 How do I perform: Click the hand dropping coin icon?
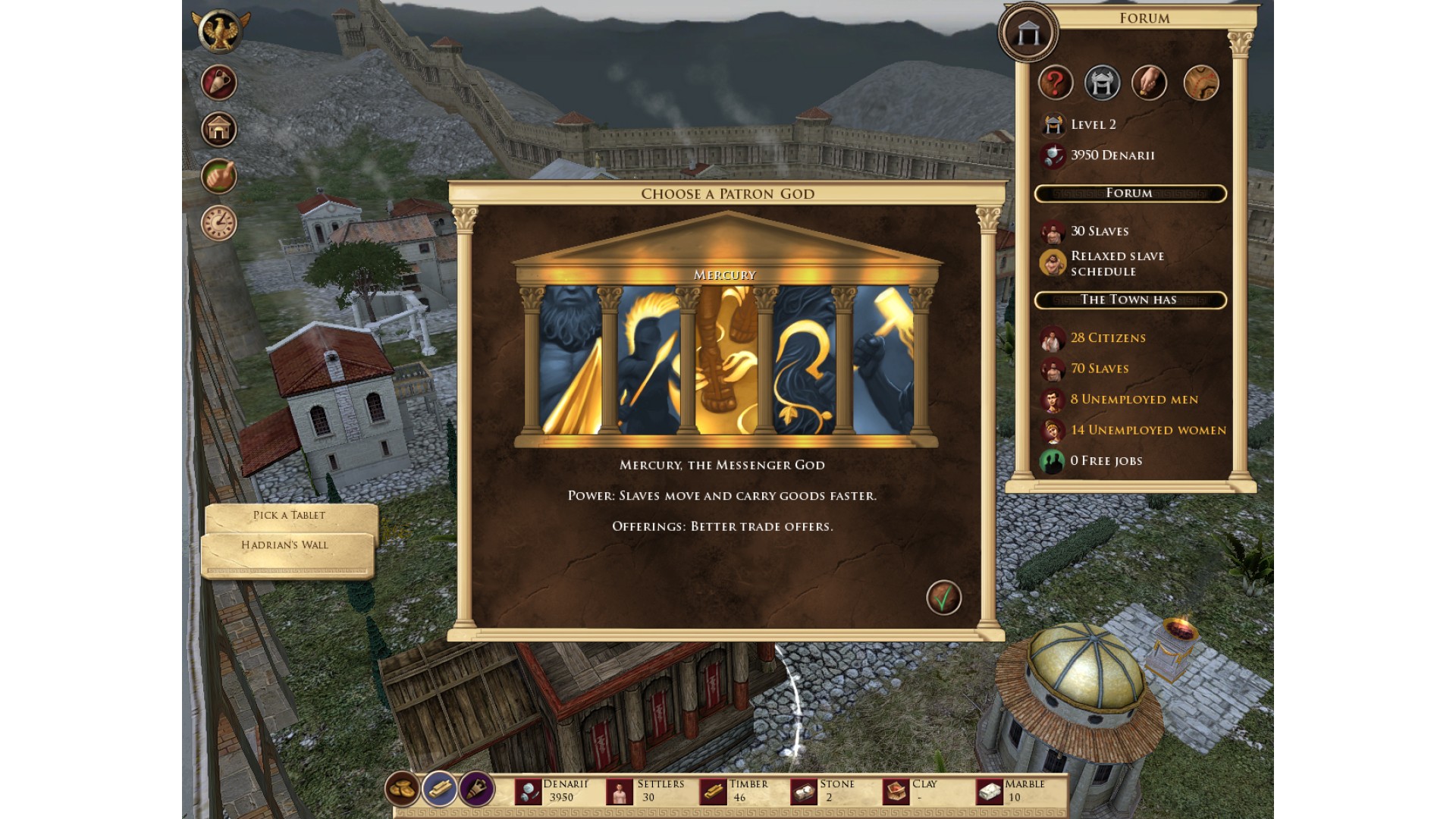[1149, 83]
